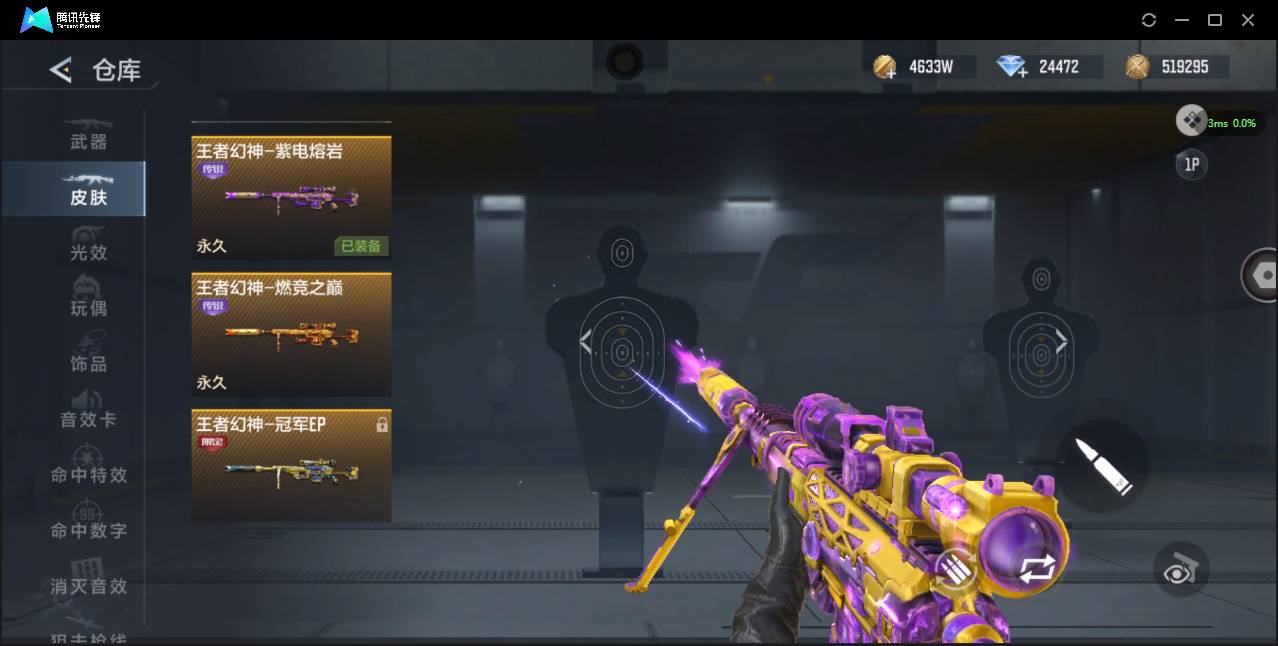Select the 王者幻神-紫电熔岩 skin card
Screen dimensions: 1278x646
291,198
